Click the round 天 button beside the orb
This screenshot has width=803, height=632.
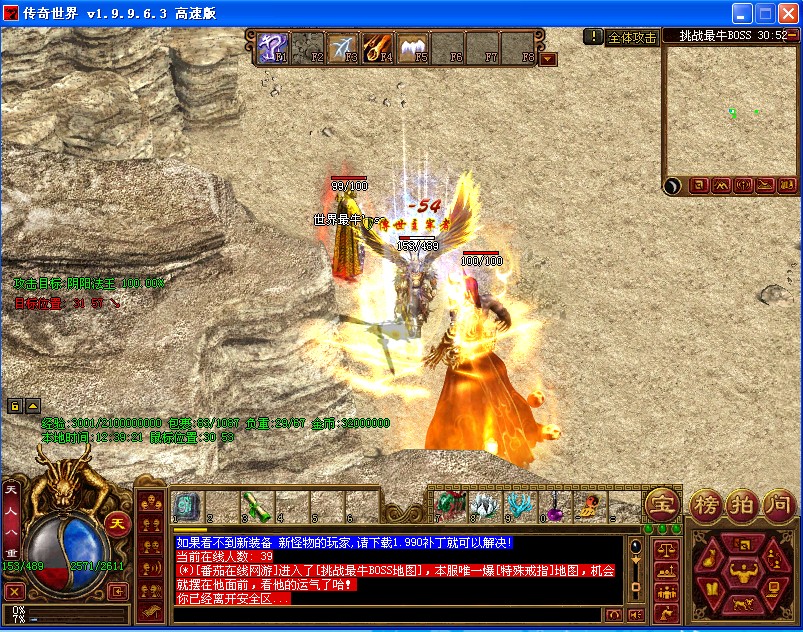[x=117, y=522]
